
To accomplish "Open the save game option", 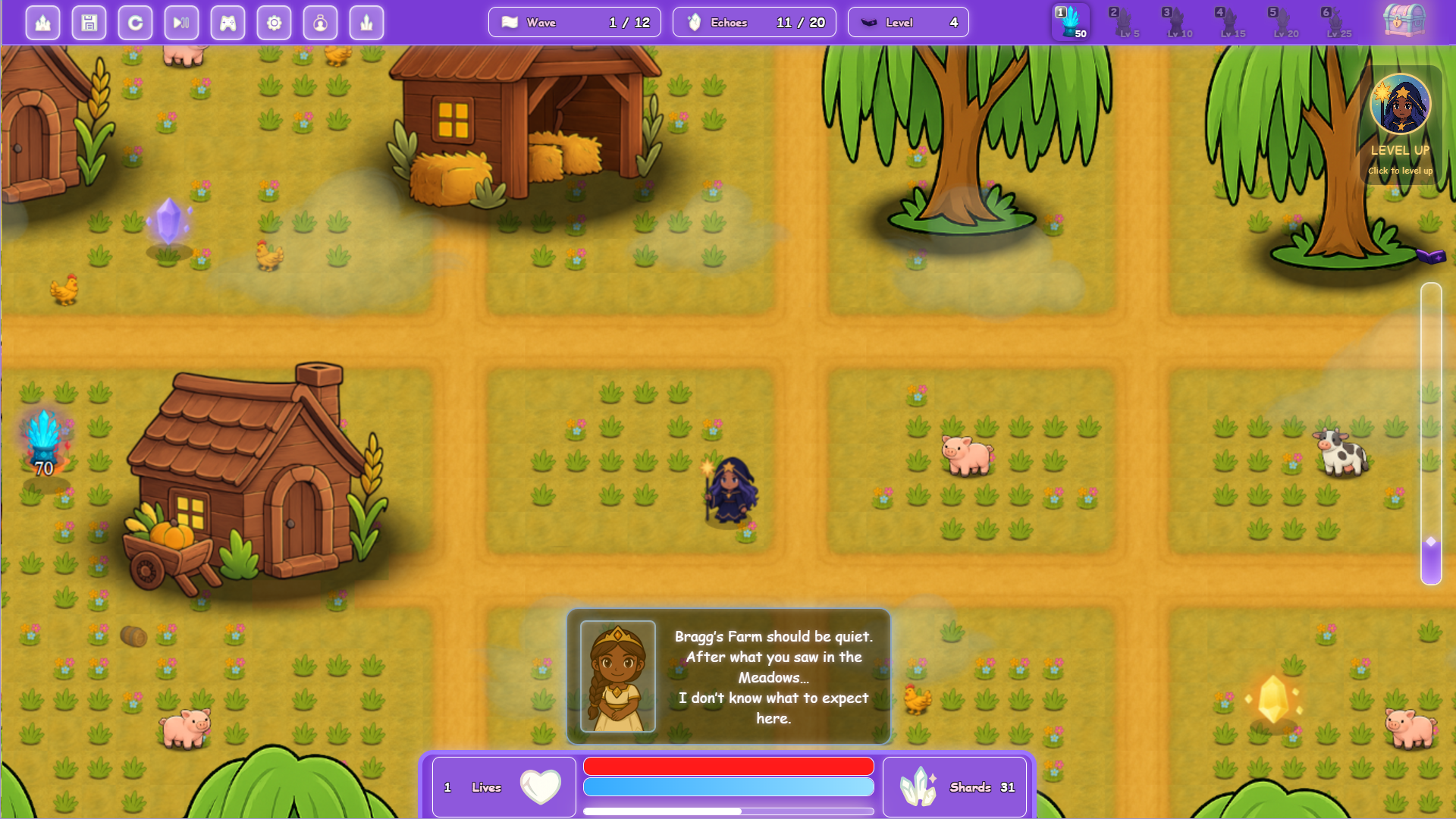I will (x=89, y=23).
